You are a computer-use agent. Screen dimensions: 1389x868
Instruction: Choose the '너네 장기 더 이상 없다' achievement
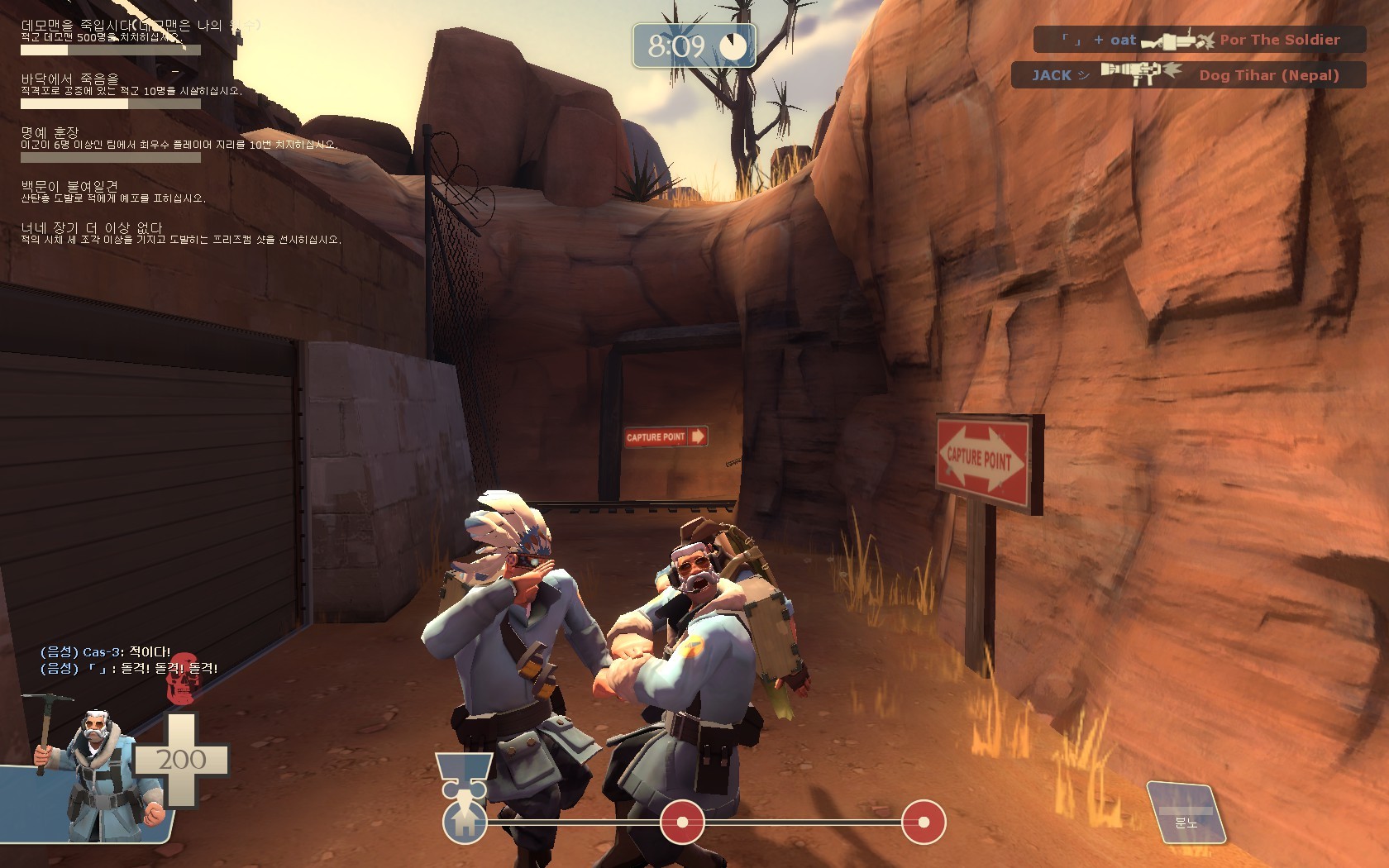click(x=92, y=228)
